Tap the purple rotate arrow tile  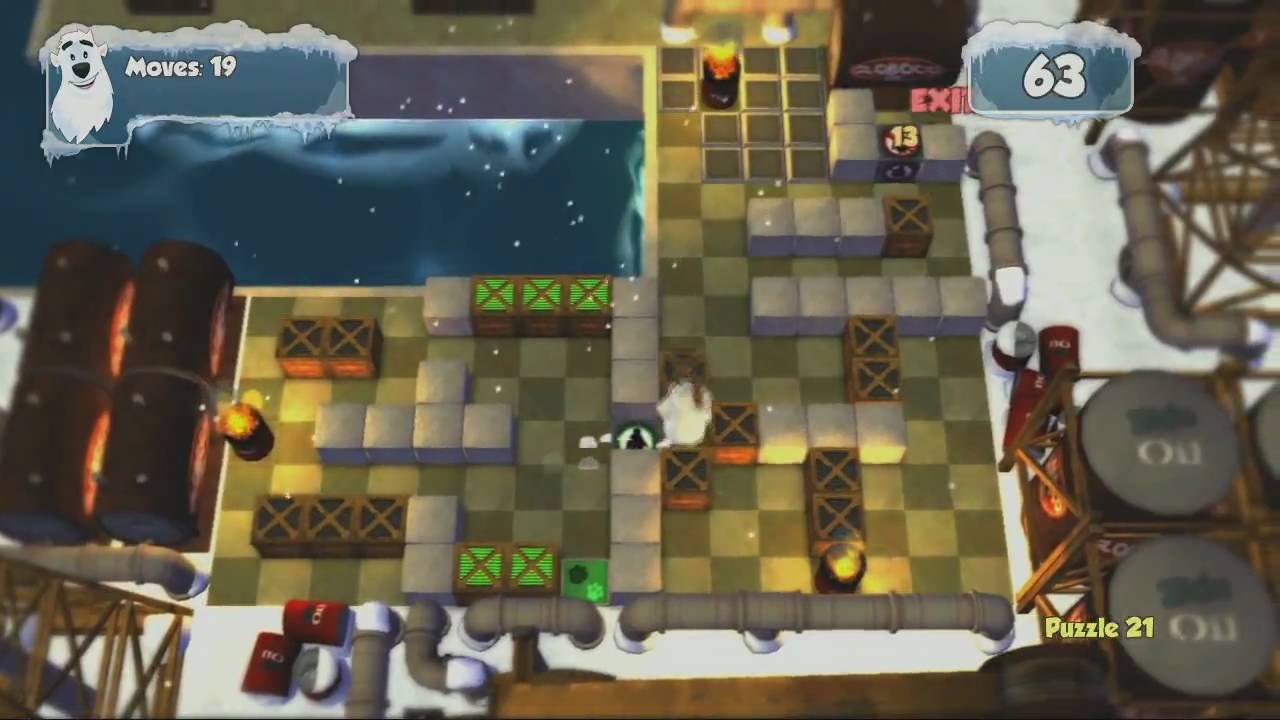[902, 172]
